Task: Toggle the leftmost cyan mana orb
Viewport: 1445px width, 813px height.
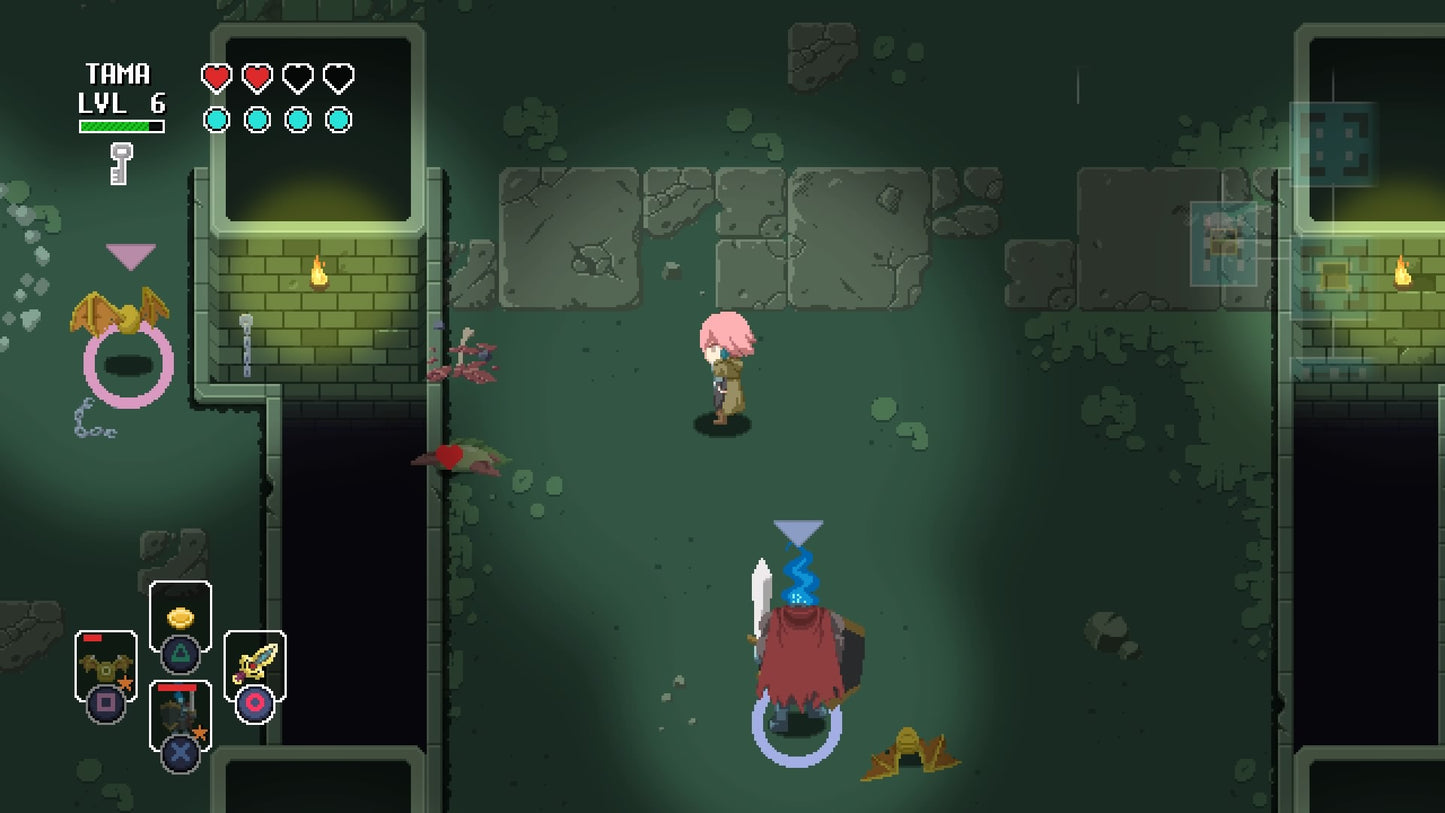Action: [x=216, y=118]
